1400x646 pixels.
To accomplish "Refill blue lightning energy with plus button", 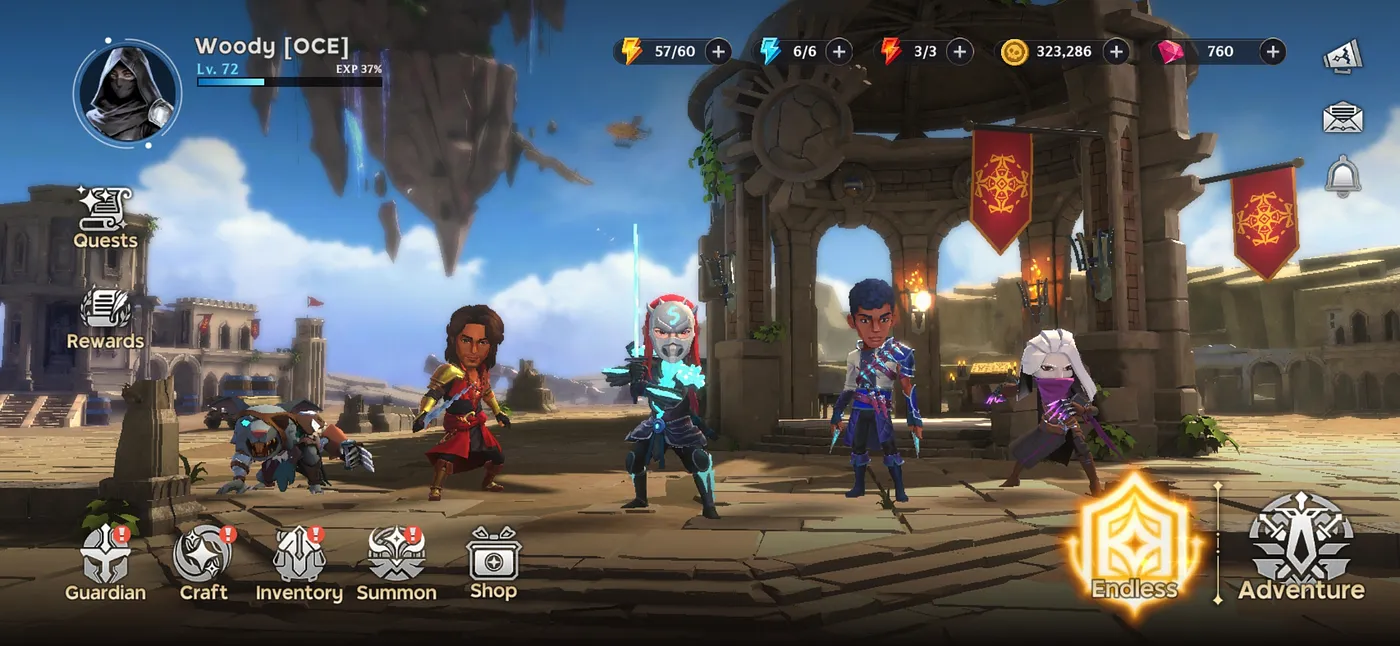I will pyautogui.click(x=838, y=51).
